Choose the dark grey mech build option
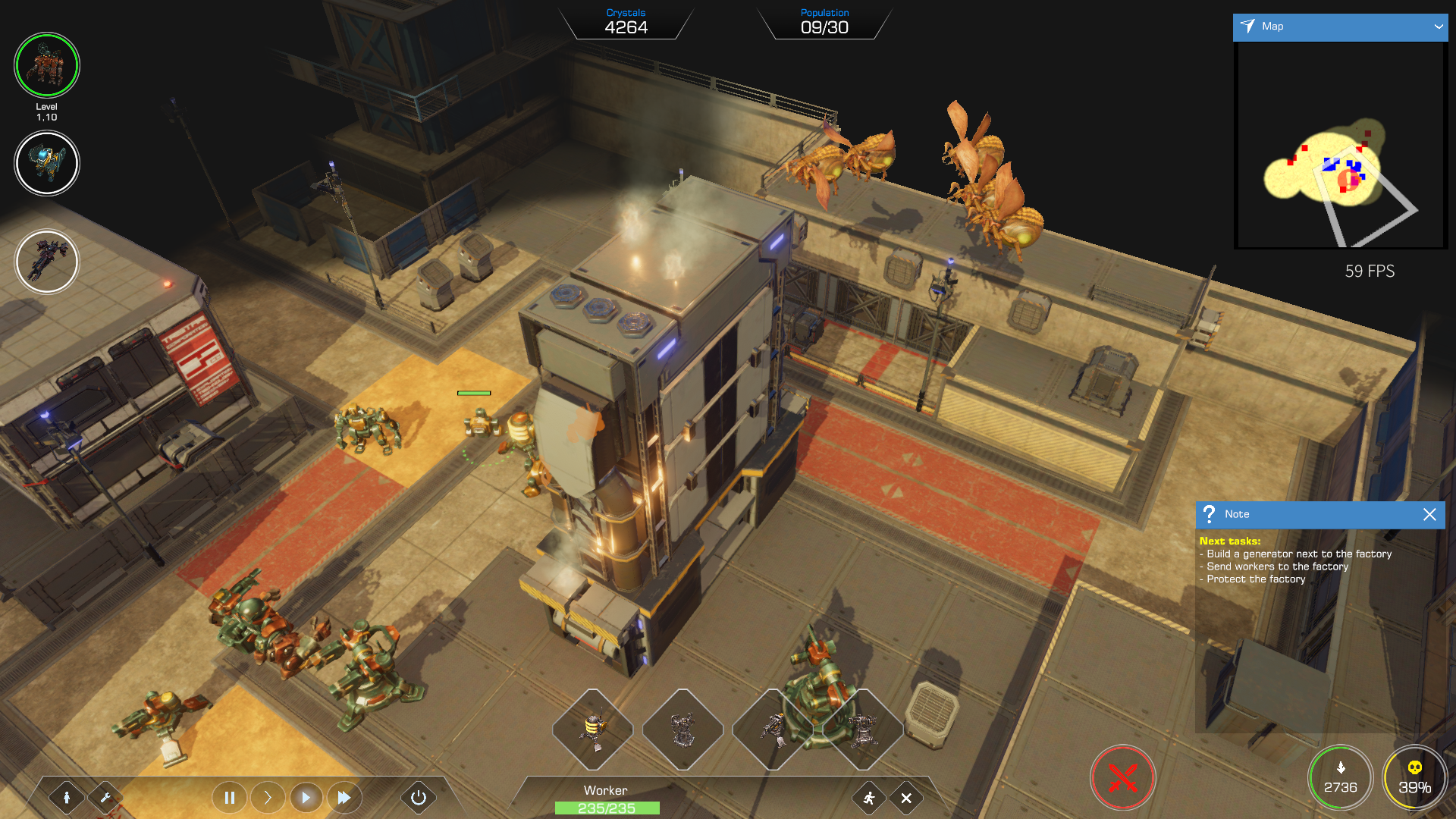This screenshot has height=819, width=1456. [682, 729]
